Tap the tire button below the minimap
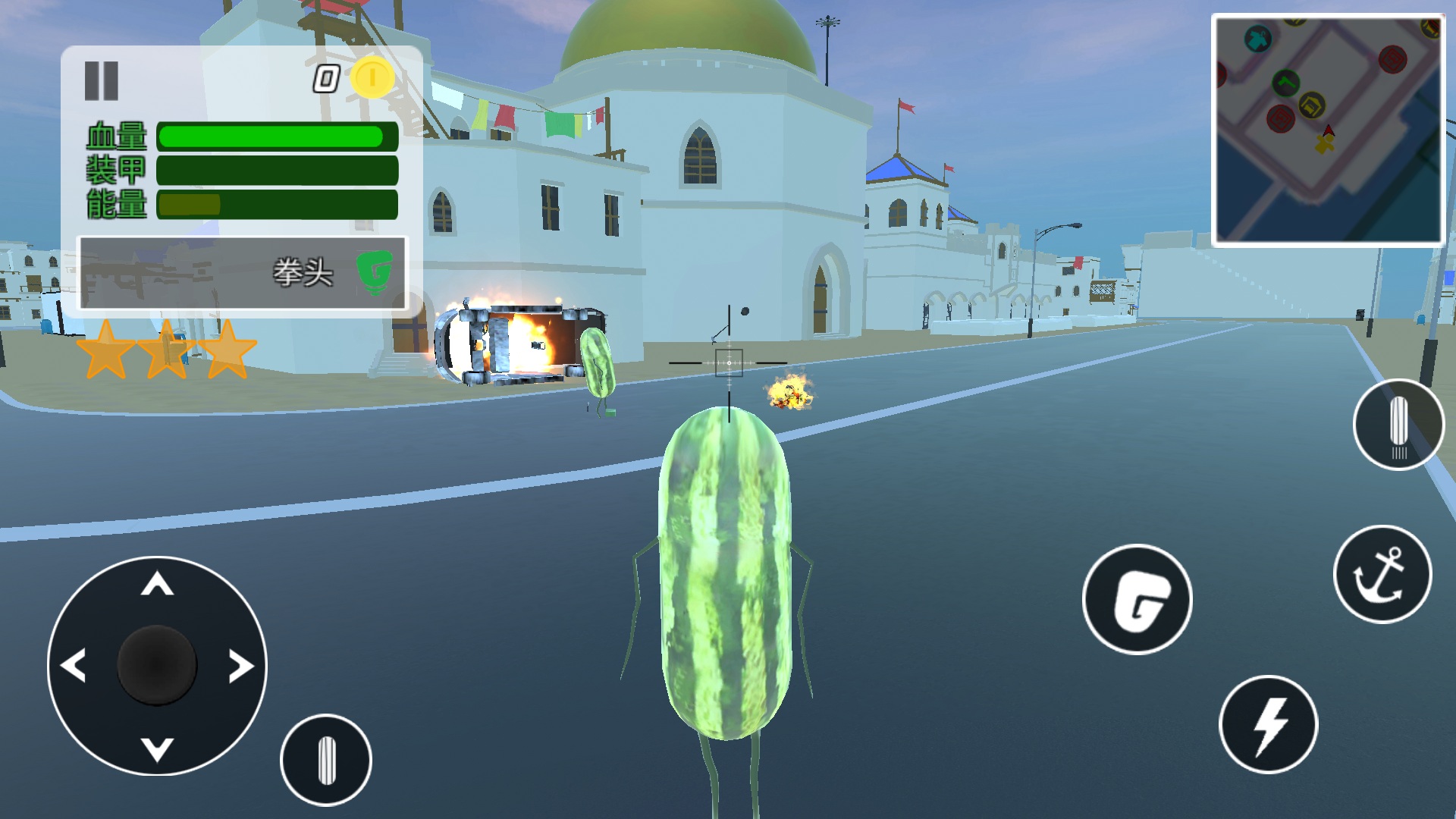The height and width of the screenshot is (819, 1456). [1398, 425]
